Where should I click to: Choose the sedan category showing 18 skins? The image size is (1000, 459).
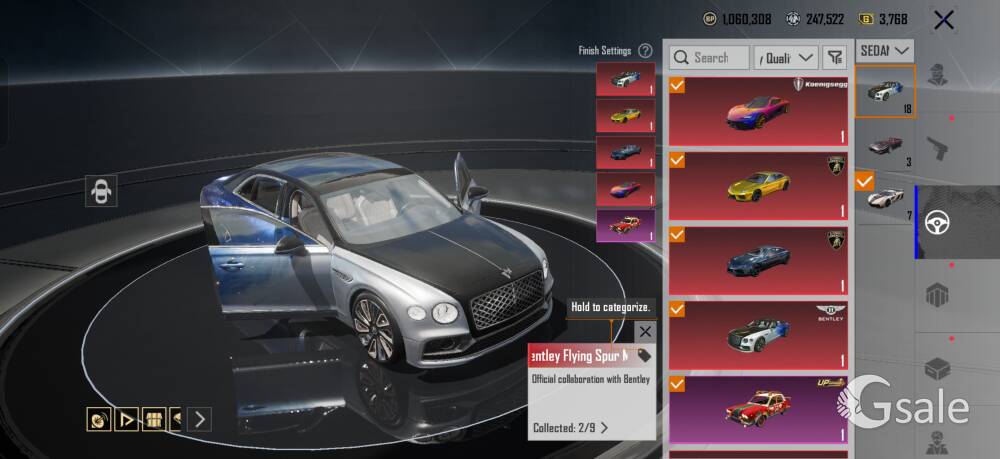pos(885,91)
